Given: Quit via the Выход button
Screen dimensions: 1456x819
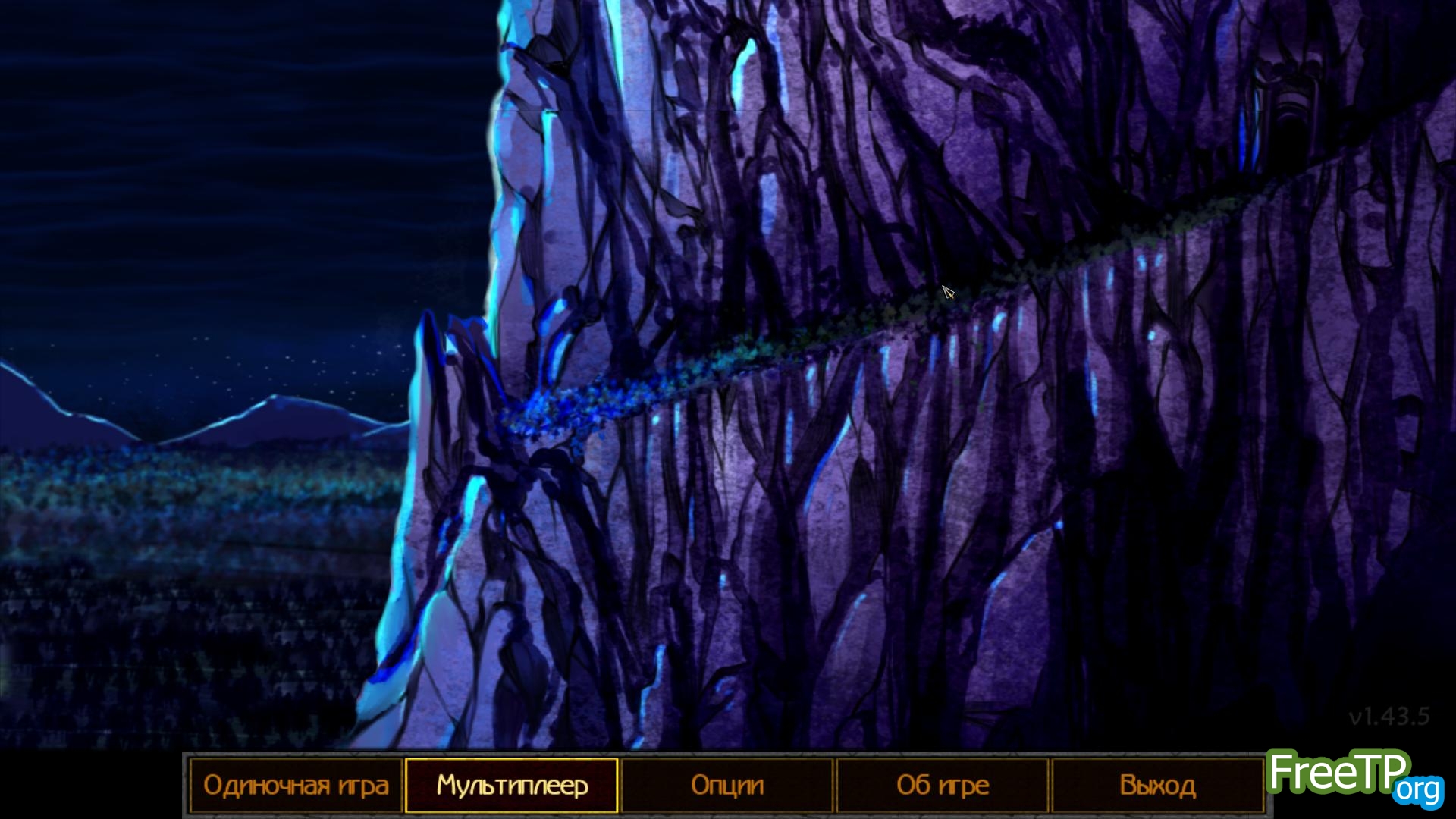Looking at the screenshot, I should tap(1157, 786).
